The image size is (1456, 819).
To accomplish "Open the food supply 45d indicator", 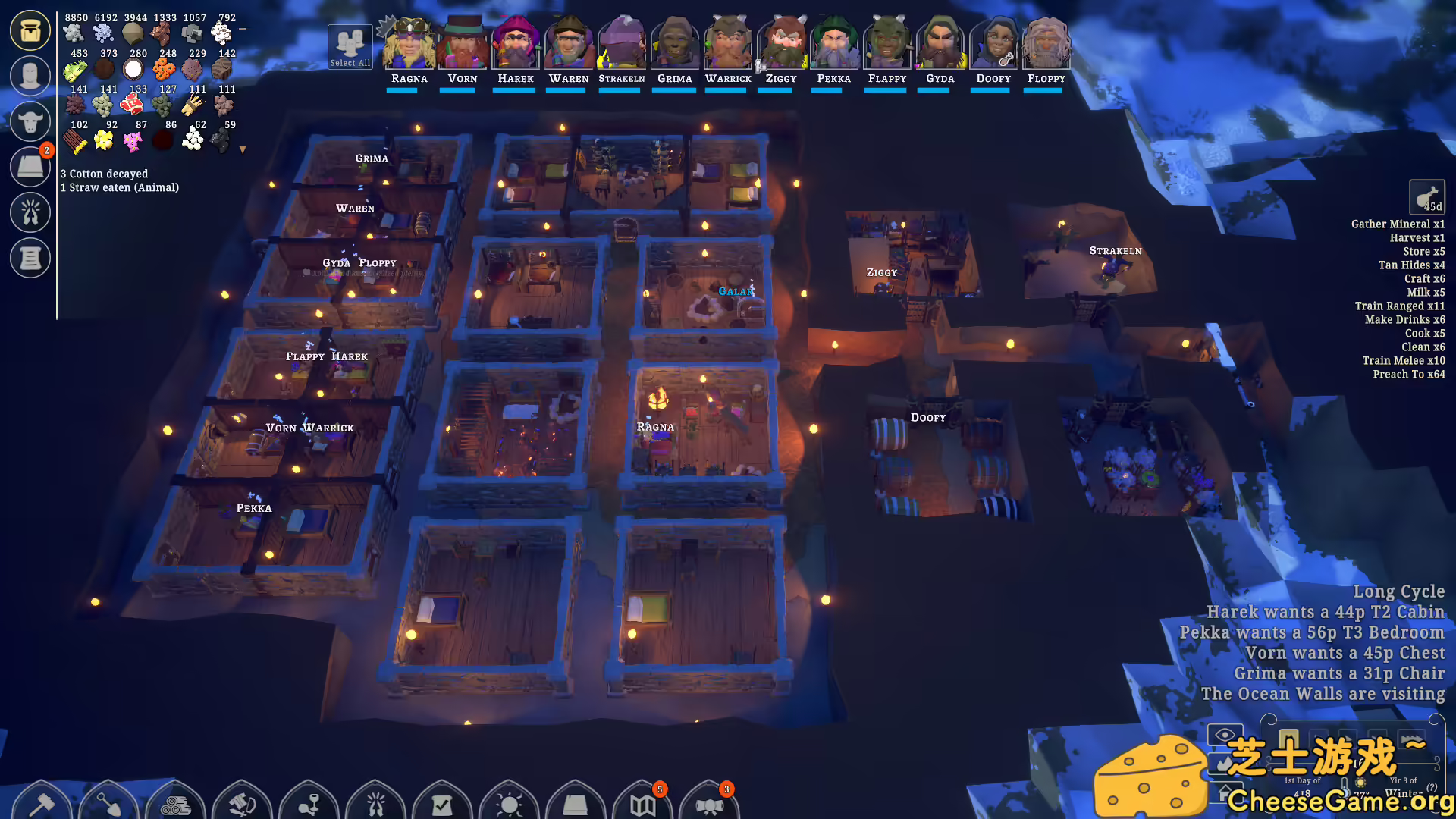I will click(1426, 198).
